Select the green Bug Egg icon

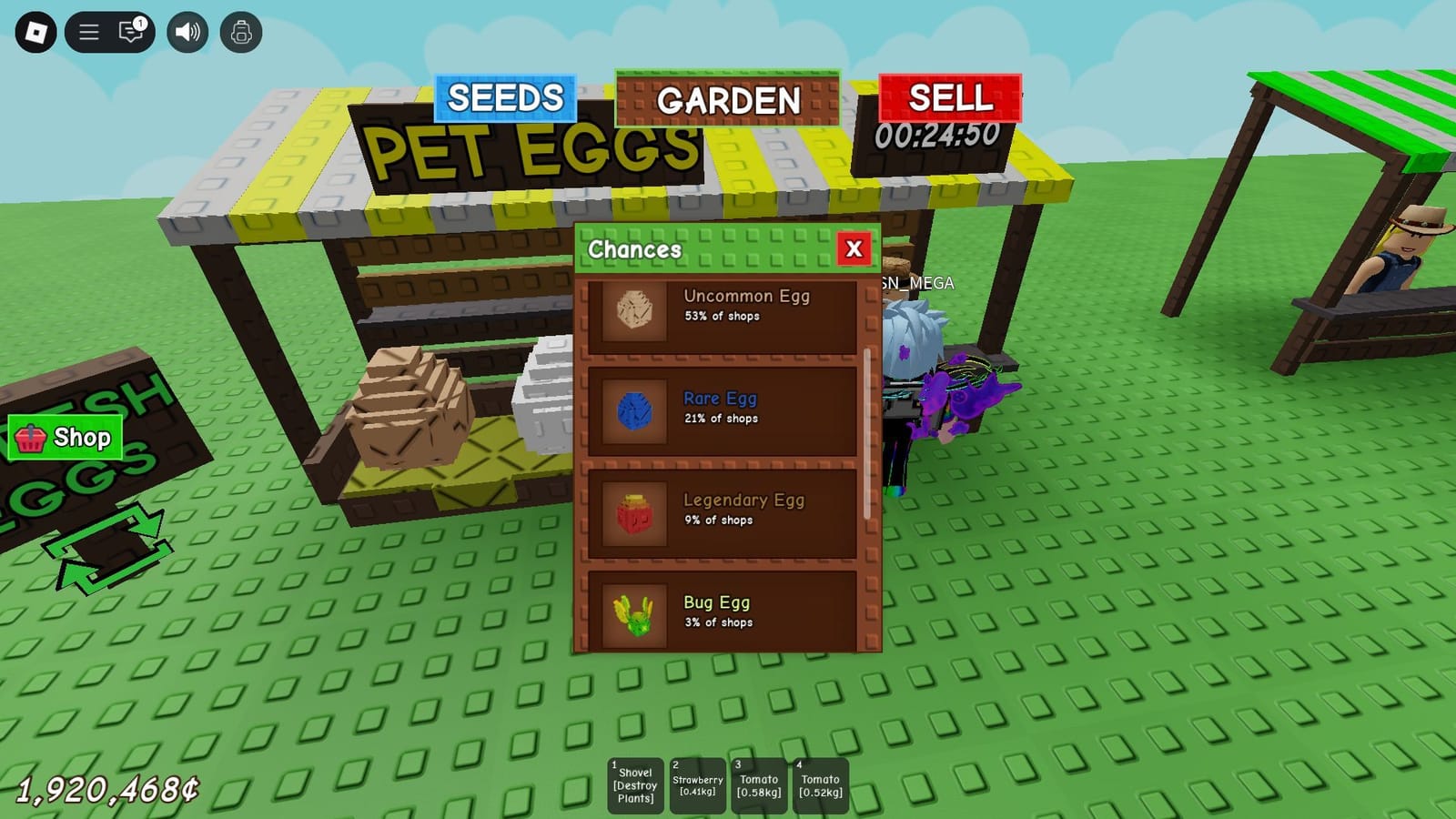click(x=634, y=613)
